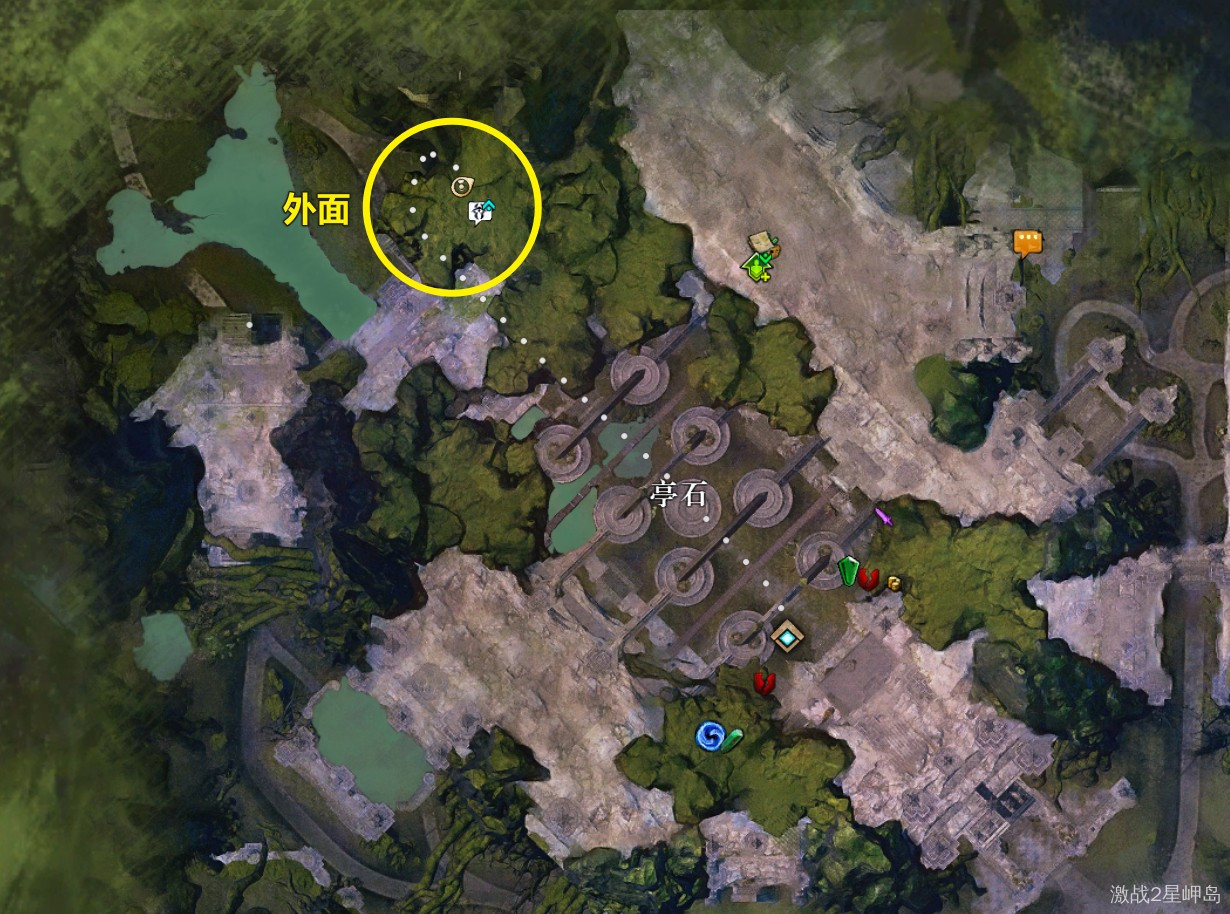1230x914 pixels.
Task: Select the purple sword marker
Action: (x=884, y=516)
